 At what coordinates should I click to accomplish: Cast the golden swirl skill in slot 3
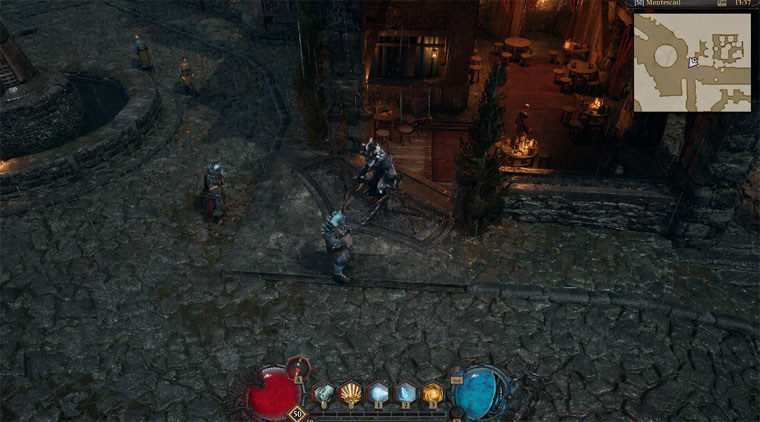pyautogui.click(x=432, y=392)
